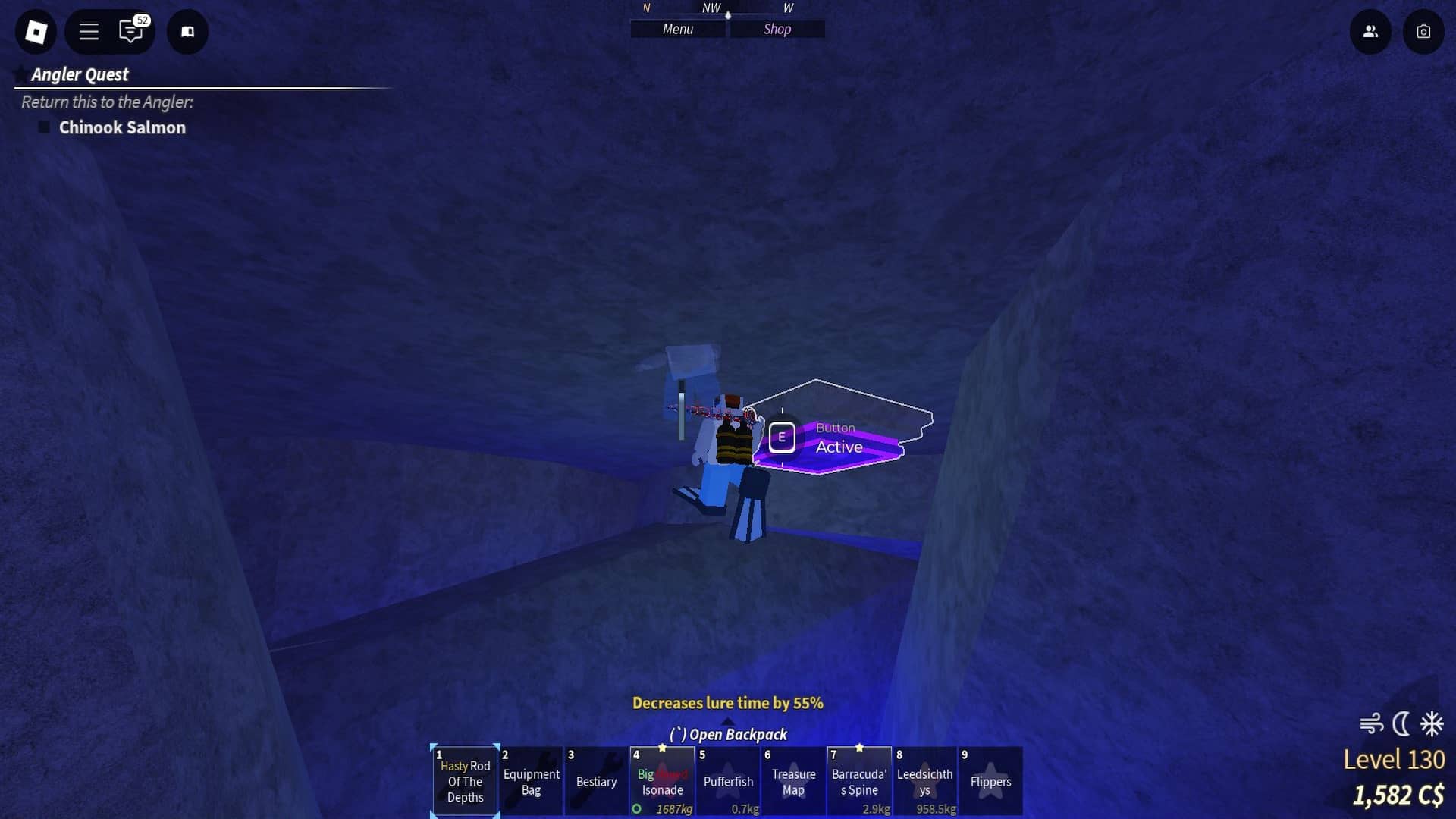Open the friends/people icon top right
Screen dimensions: 1456x819
(x=1370, y=32)
